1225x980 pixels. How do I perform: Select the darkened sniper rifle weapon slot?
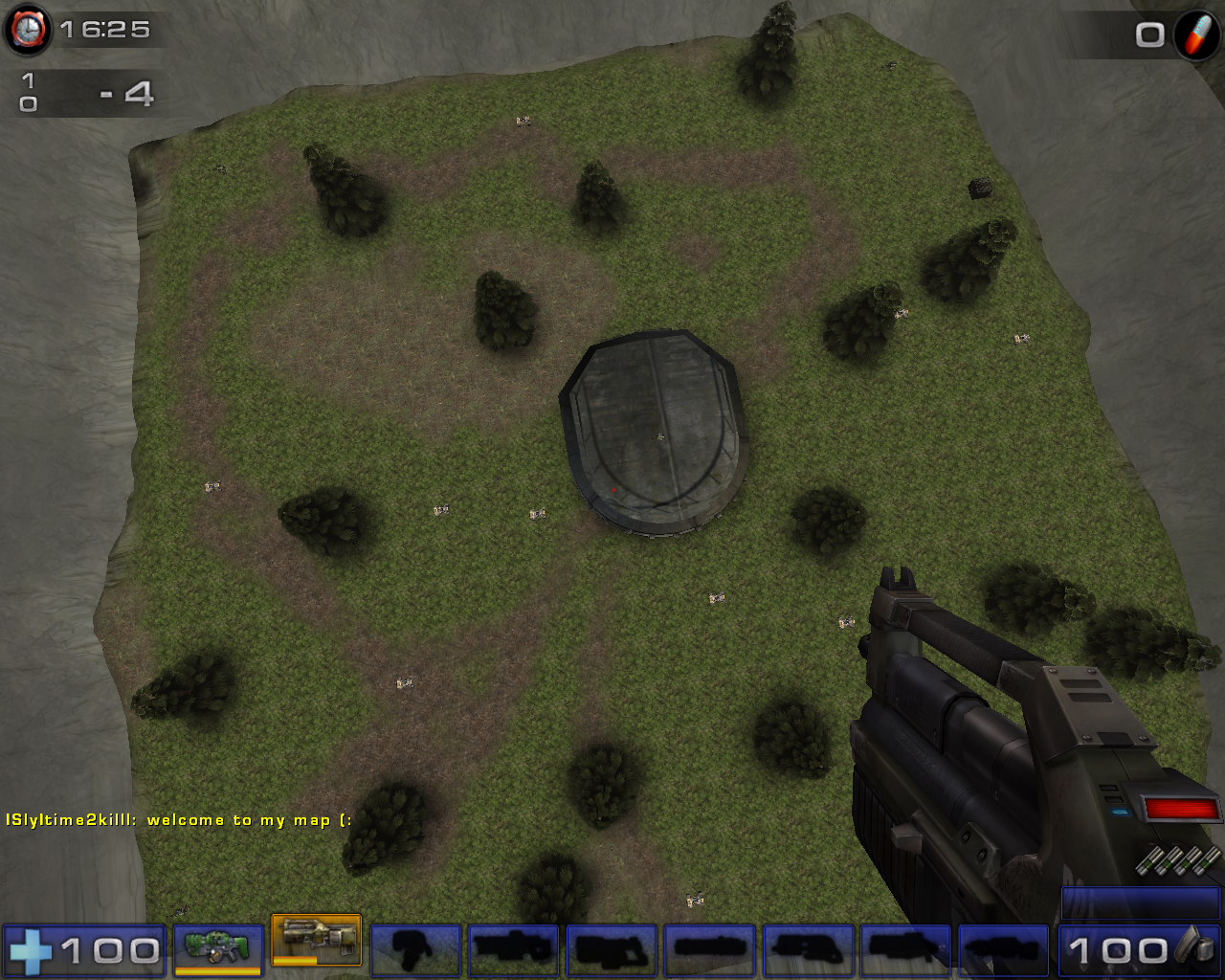(513, 949)
